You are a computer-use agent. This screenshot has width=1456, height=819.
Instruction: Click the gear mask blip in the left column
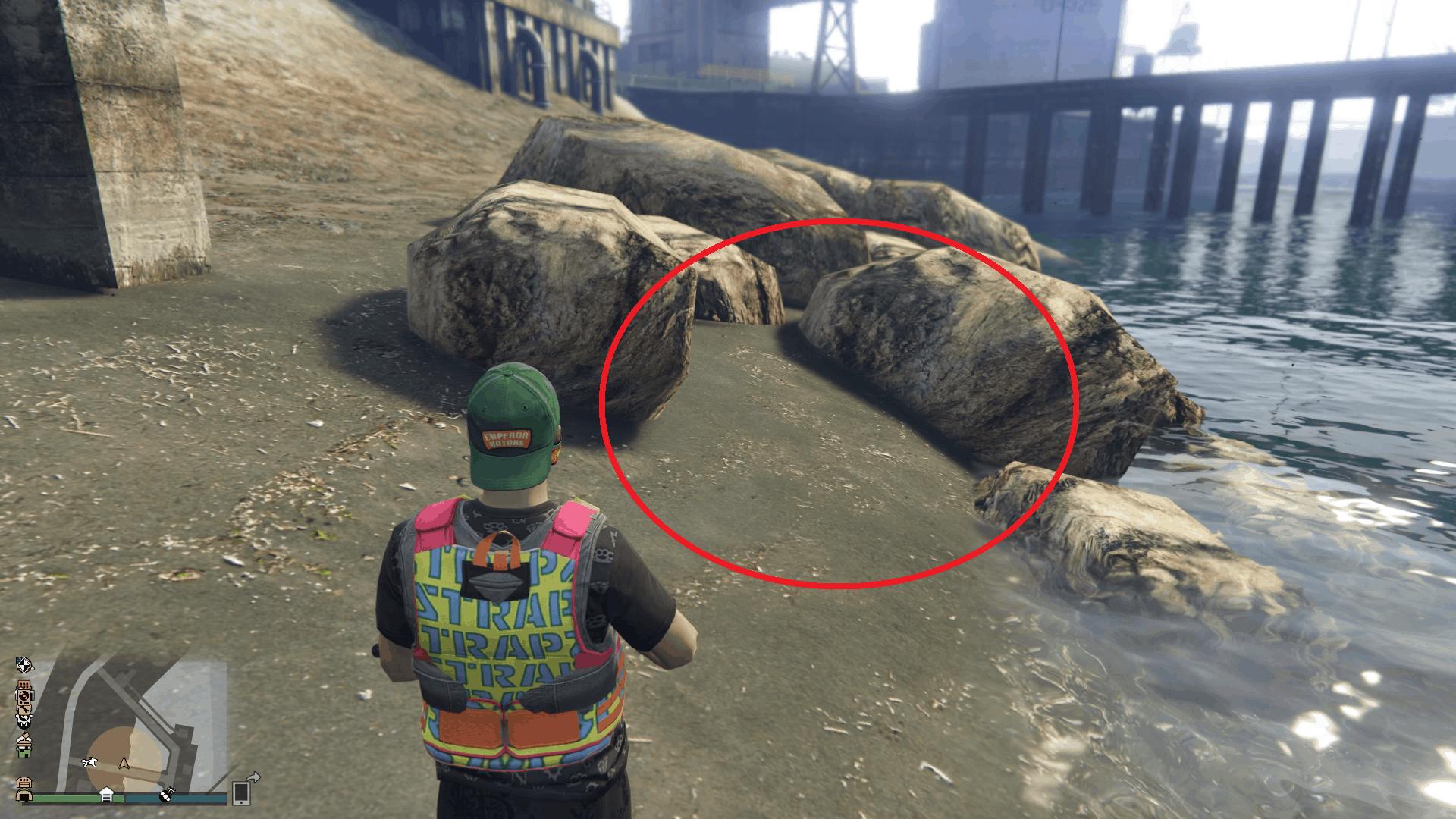coord(24,720)
